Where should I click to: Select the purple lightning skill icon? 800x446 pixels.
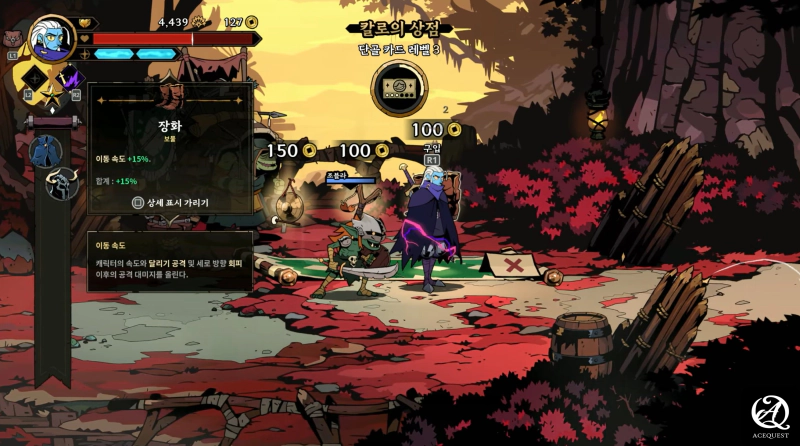tap(72, 78)
